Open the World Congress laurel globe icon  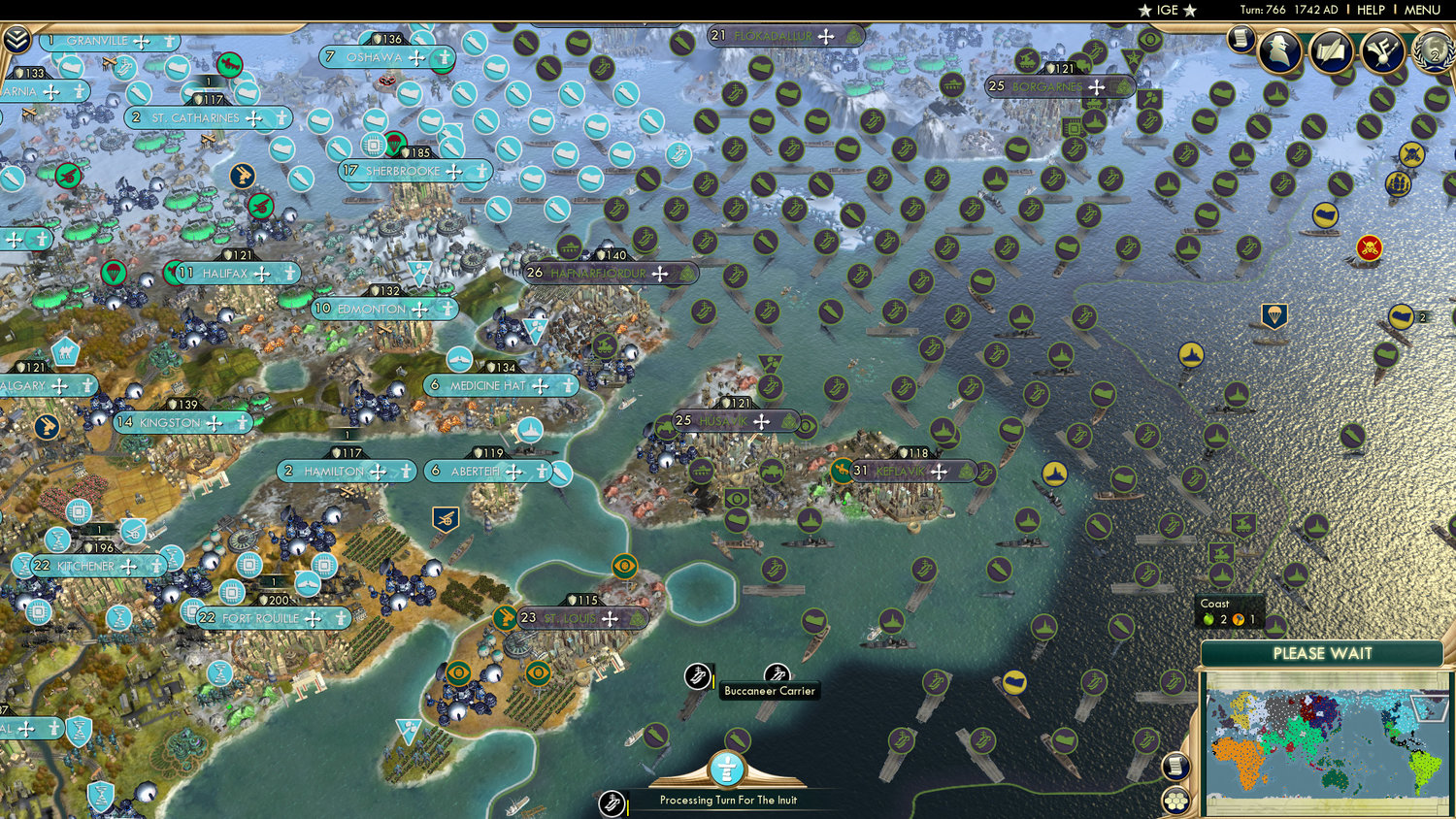pos(1434,53)
